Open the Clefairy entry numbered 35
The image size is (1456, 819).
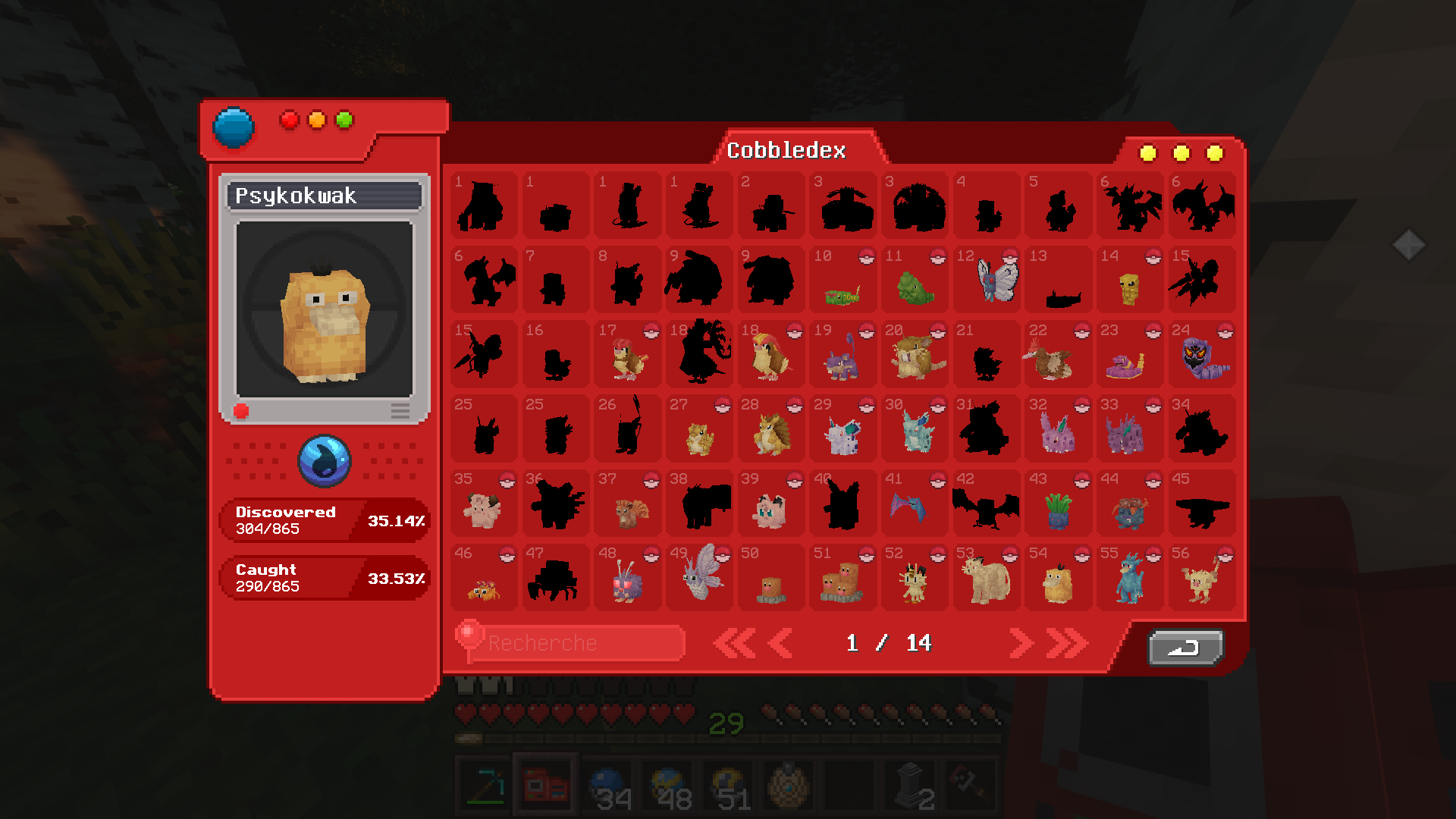pyautogui.click(x=483, y=507)
